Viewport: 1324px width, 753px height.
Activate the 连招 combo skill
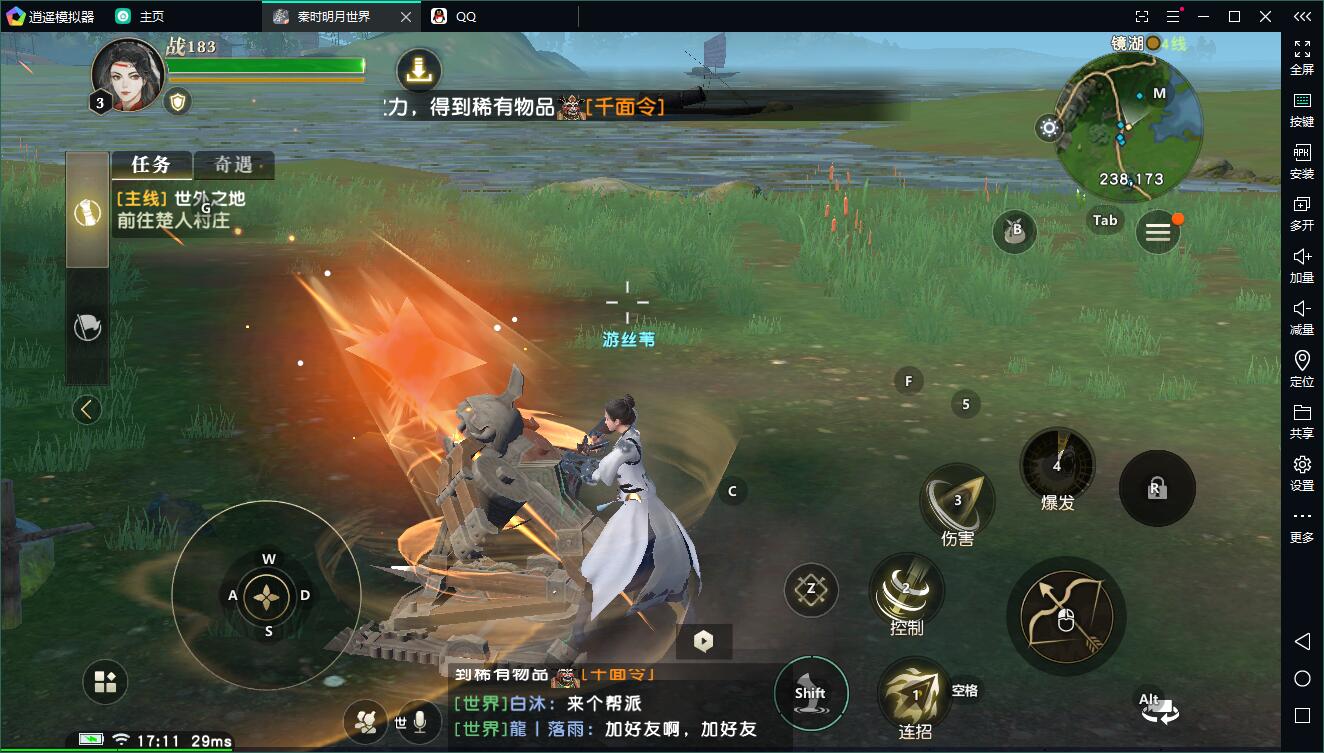click(x=915, y=695)
